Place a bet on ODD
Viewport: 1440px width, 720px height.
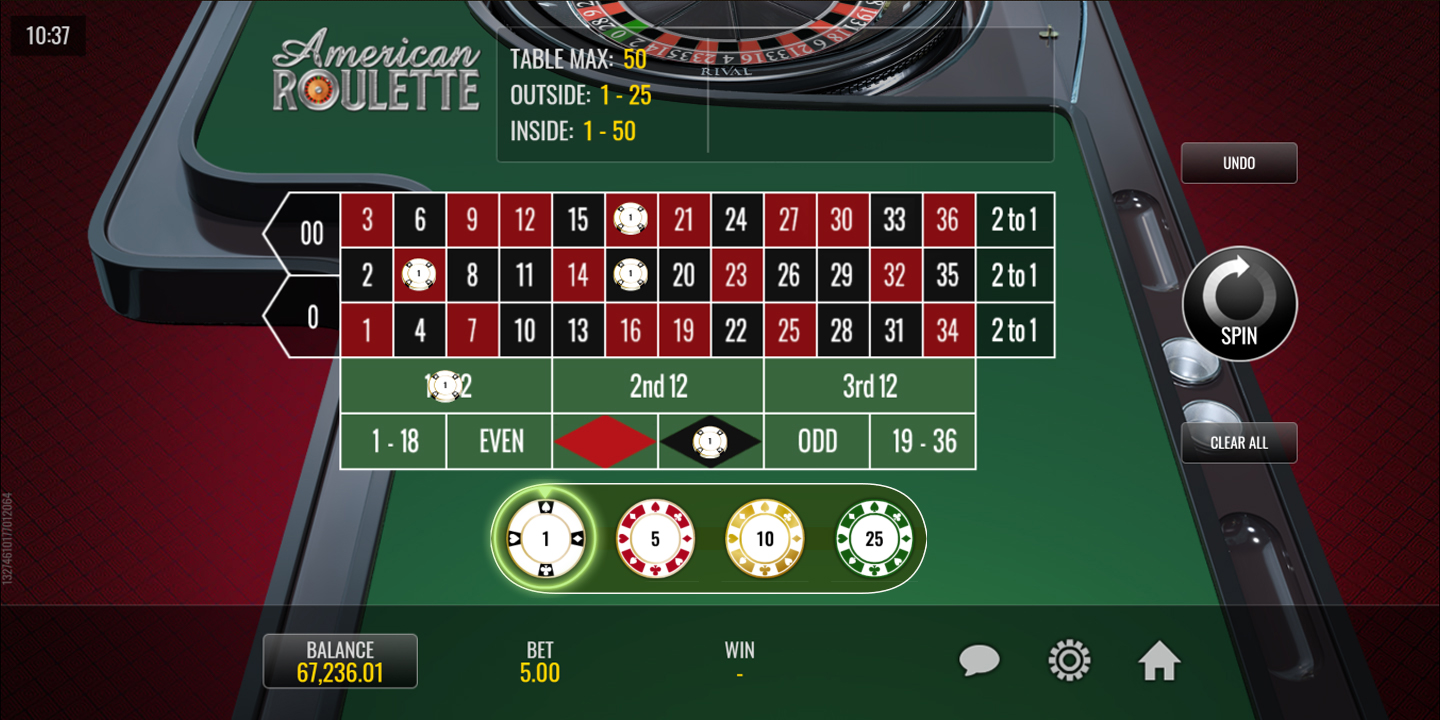pos(817,441)
